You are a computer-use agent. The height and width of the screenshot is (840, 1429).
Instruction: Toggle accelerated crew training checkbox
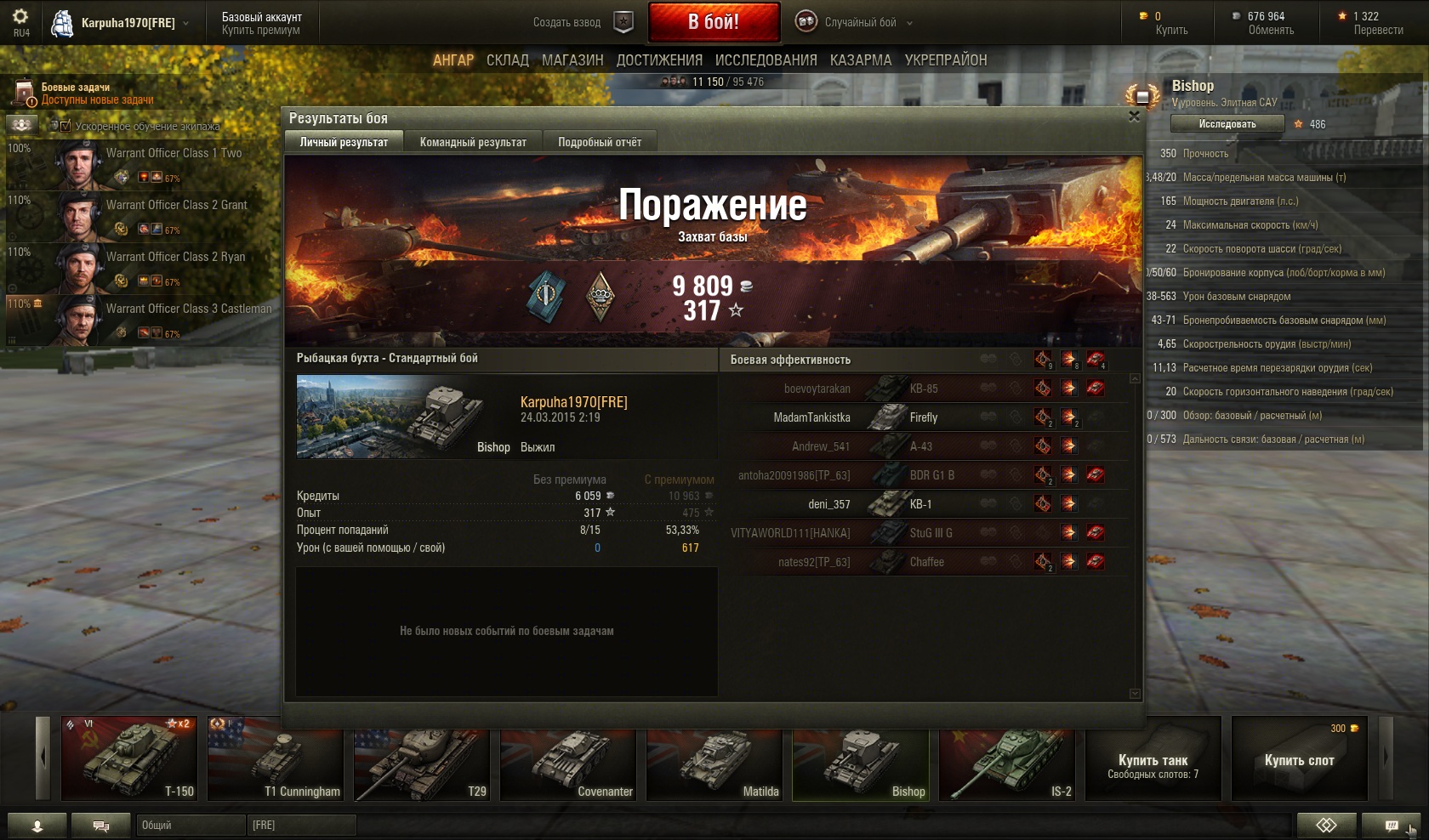pyautogui.click(x=65, y=126)
